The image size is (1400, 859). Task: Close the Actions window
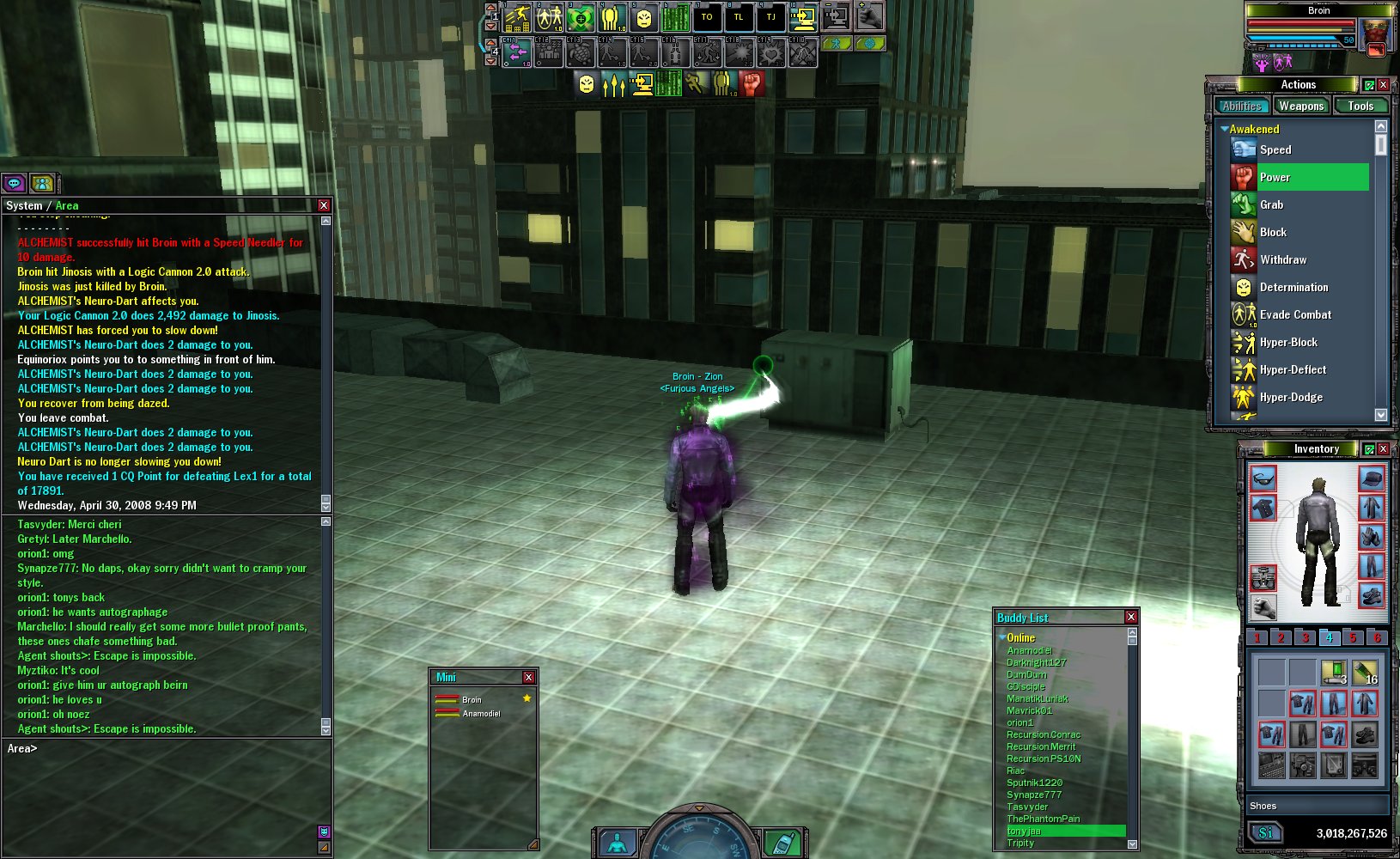[x=1383, y=84]
